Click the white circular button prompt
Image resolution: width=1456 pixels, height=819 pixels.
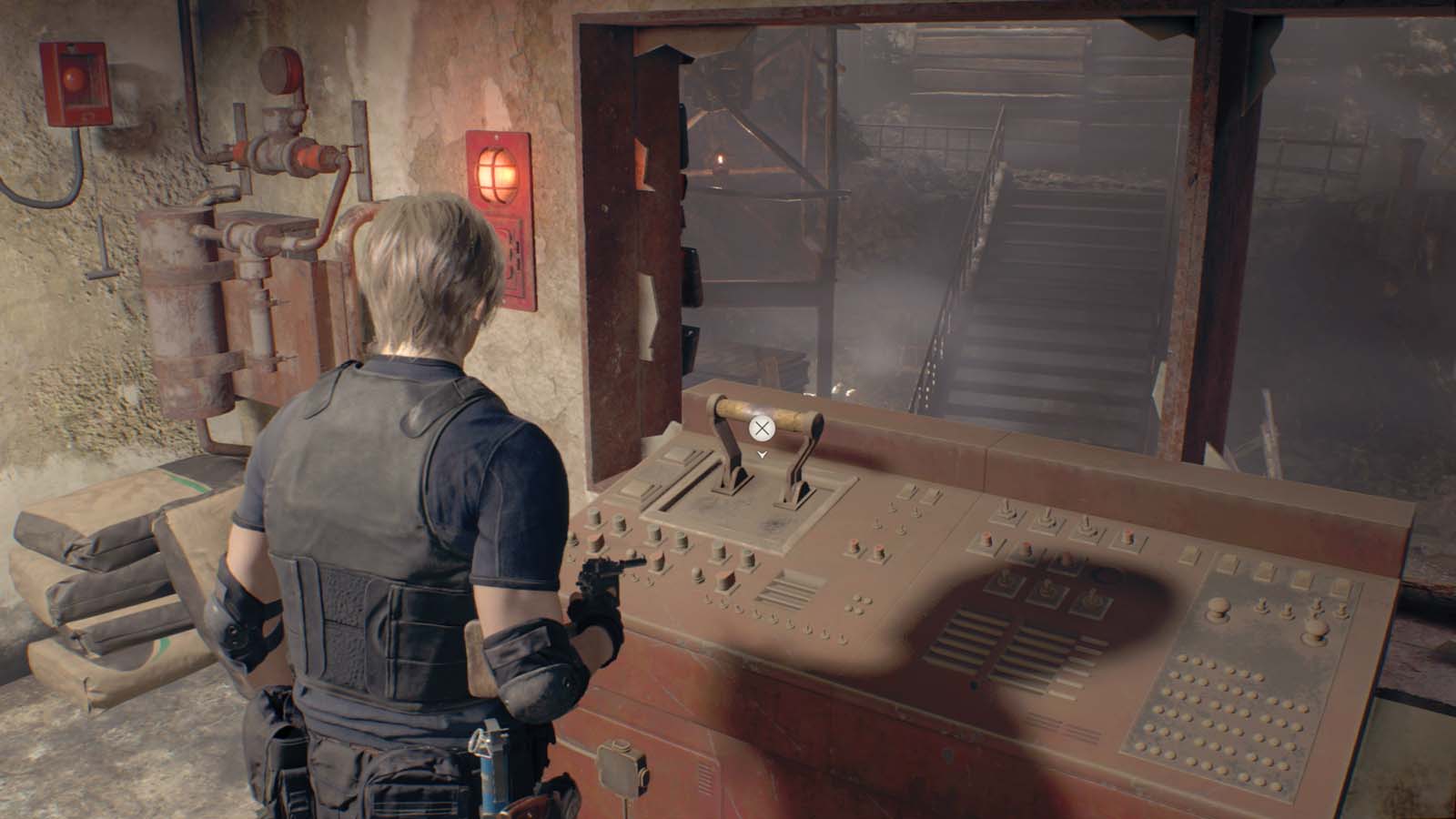pos(761,428)
